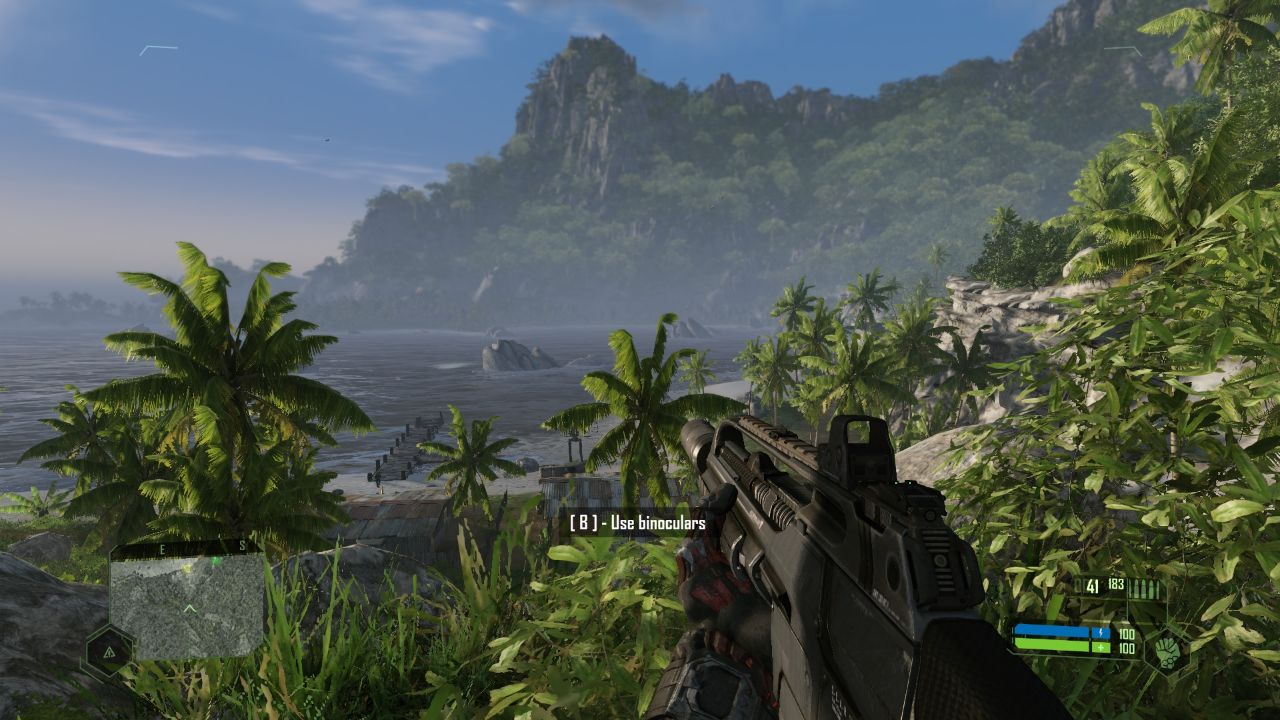
Task: Toggle the strength mode hexagon display
Action: coord(1167,655)
